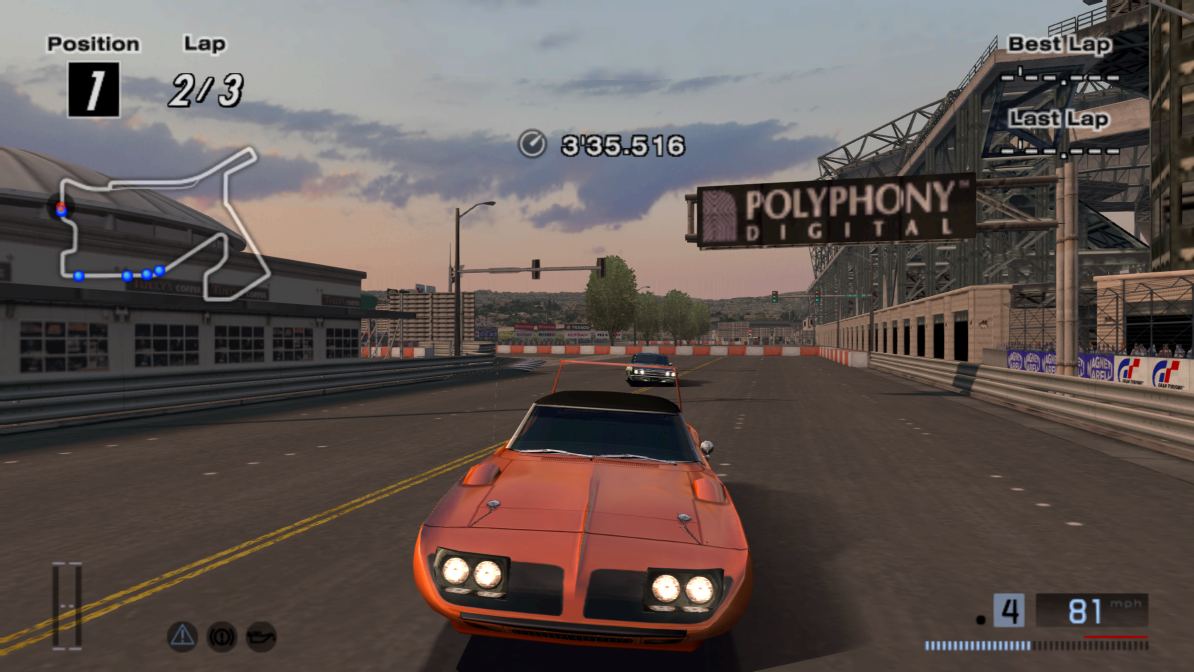1194x672 pixels.
Task: Click the track layout minimap
Action: (160, 225)
